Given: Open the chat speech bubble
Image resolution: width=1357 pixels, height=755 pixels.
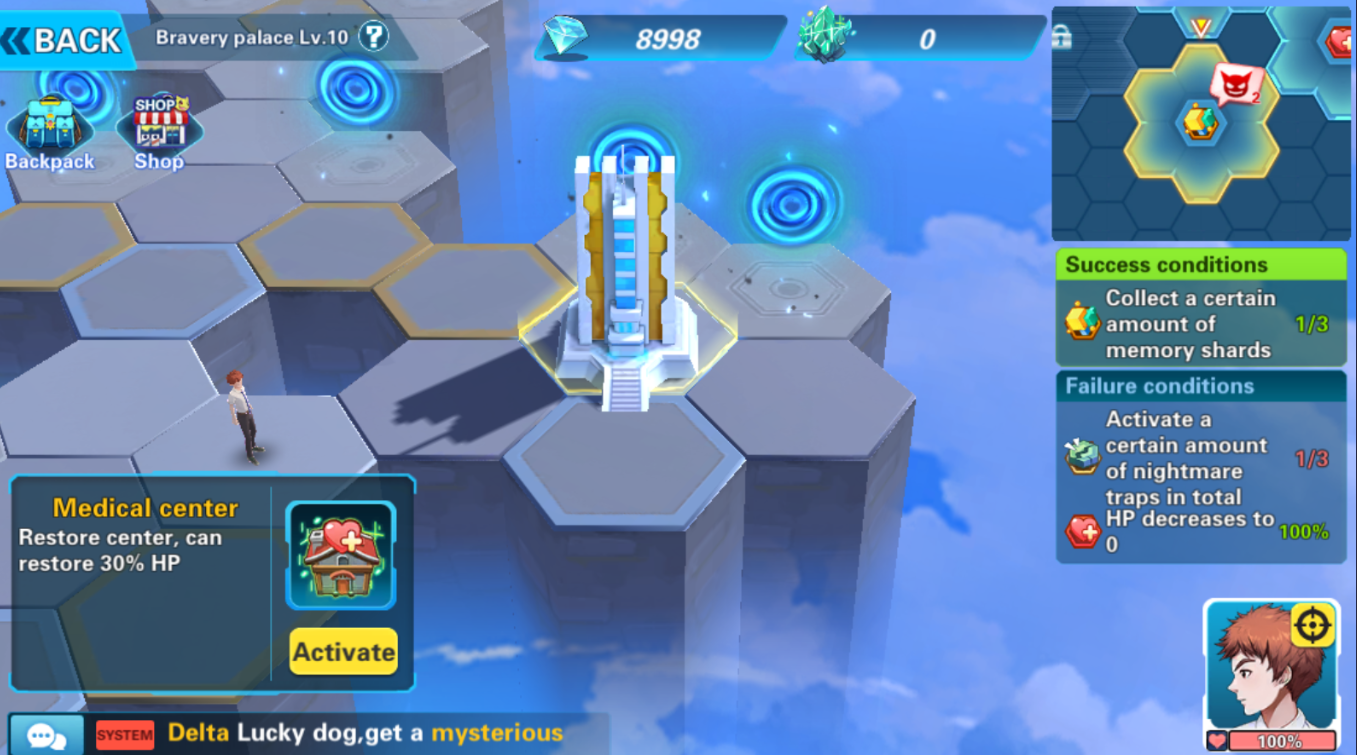Looking at the screenshot, I should click(x=46, y=735).
